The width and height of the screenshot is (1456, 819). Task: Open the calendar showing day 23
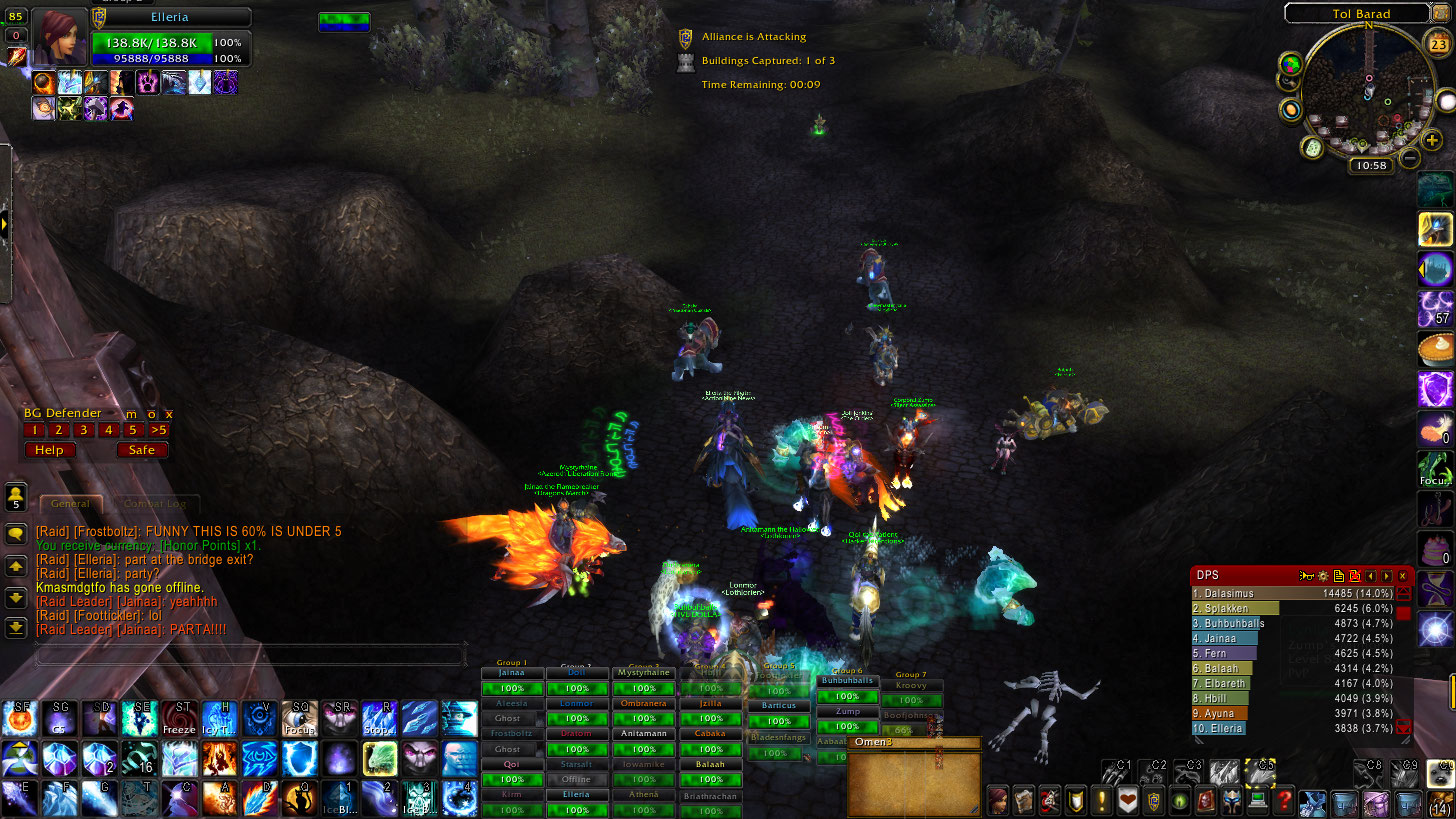click(1437, 43)
